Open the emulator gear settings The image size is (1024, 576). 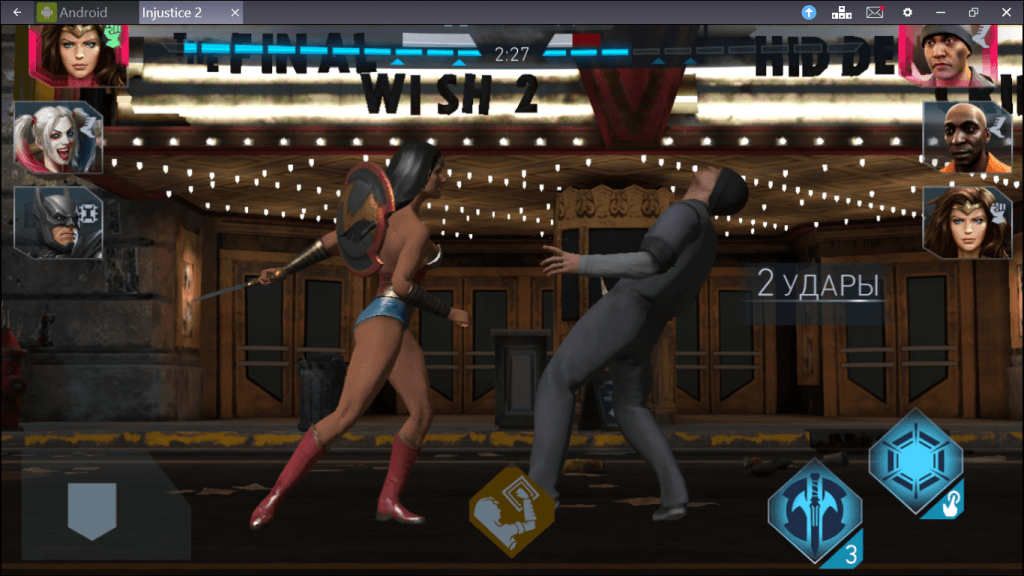pos(907,12)
